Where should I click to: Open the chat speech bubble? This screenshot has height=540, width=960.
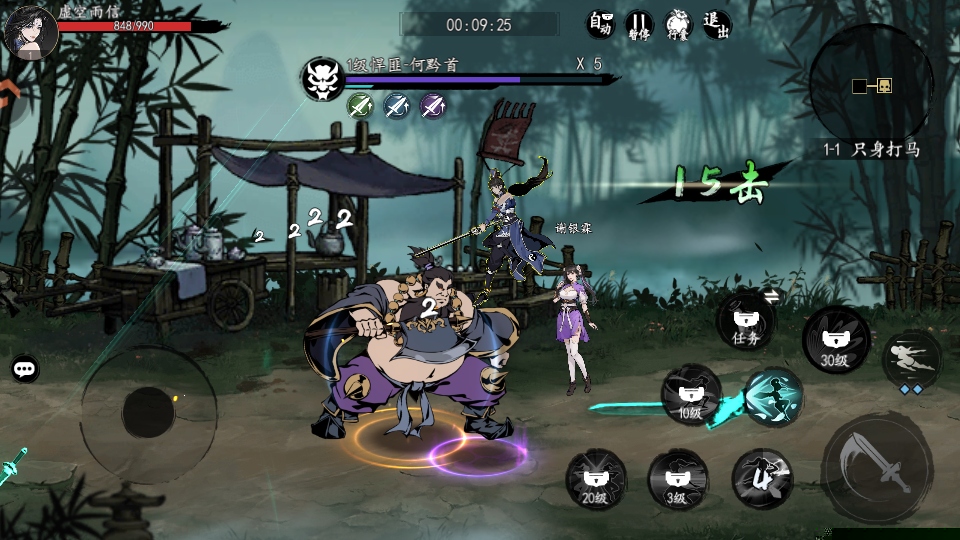[x=26, y=369]
